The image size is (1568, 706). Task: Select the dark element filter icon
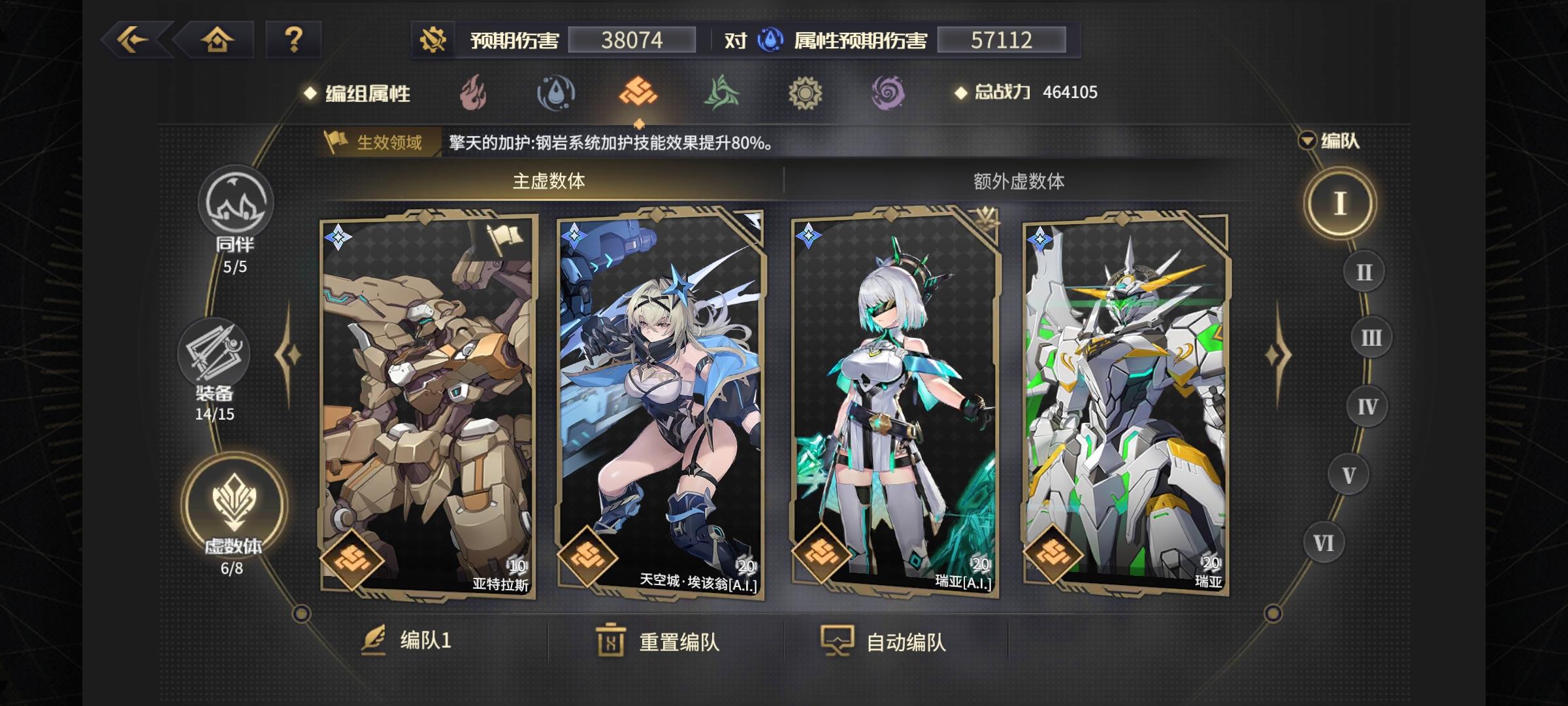[887, 93]
